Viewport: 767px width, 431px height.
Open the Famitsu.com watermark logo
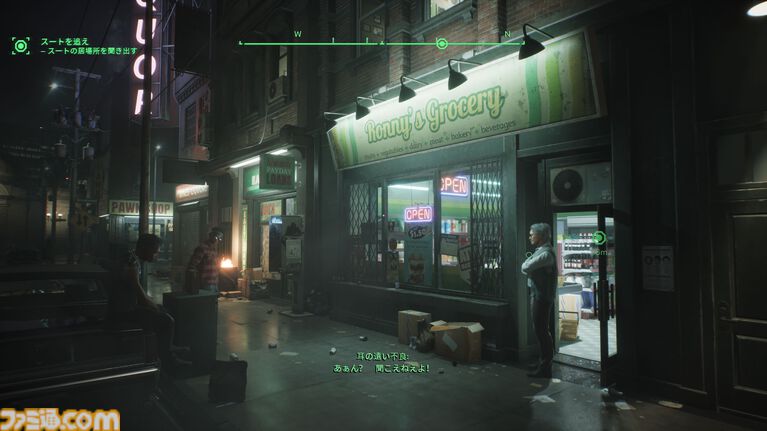point(60,419)
